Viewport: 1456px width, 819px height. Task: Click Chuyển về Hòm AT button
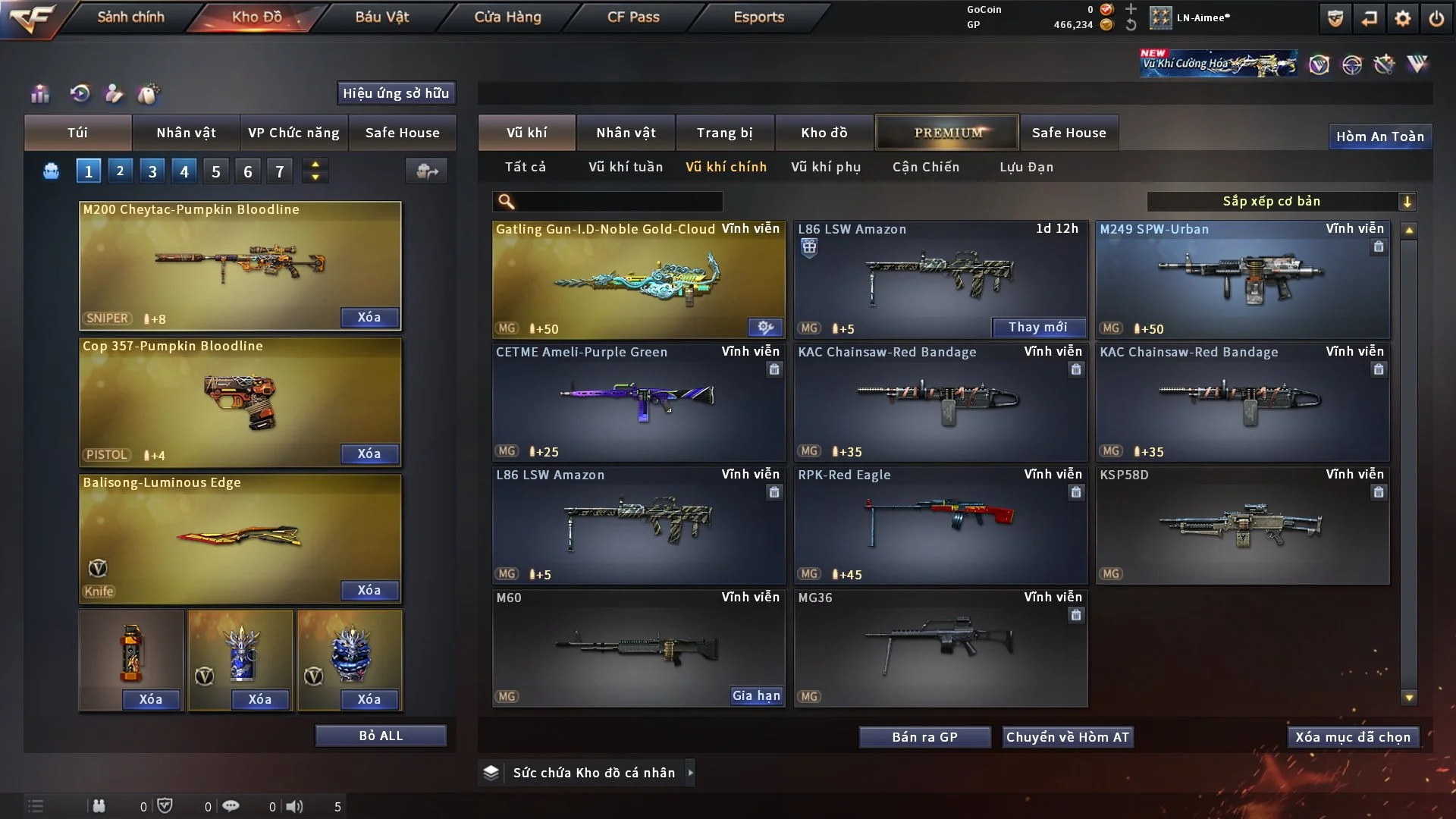(1067, 737)
